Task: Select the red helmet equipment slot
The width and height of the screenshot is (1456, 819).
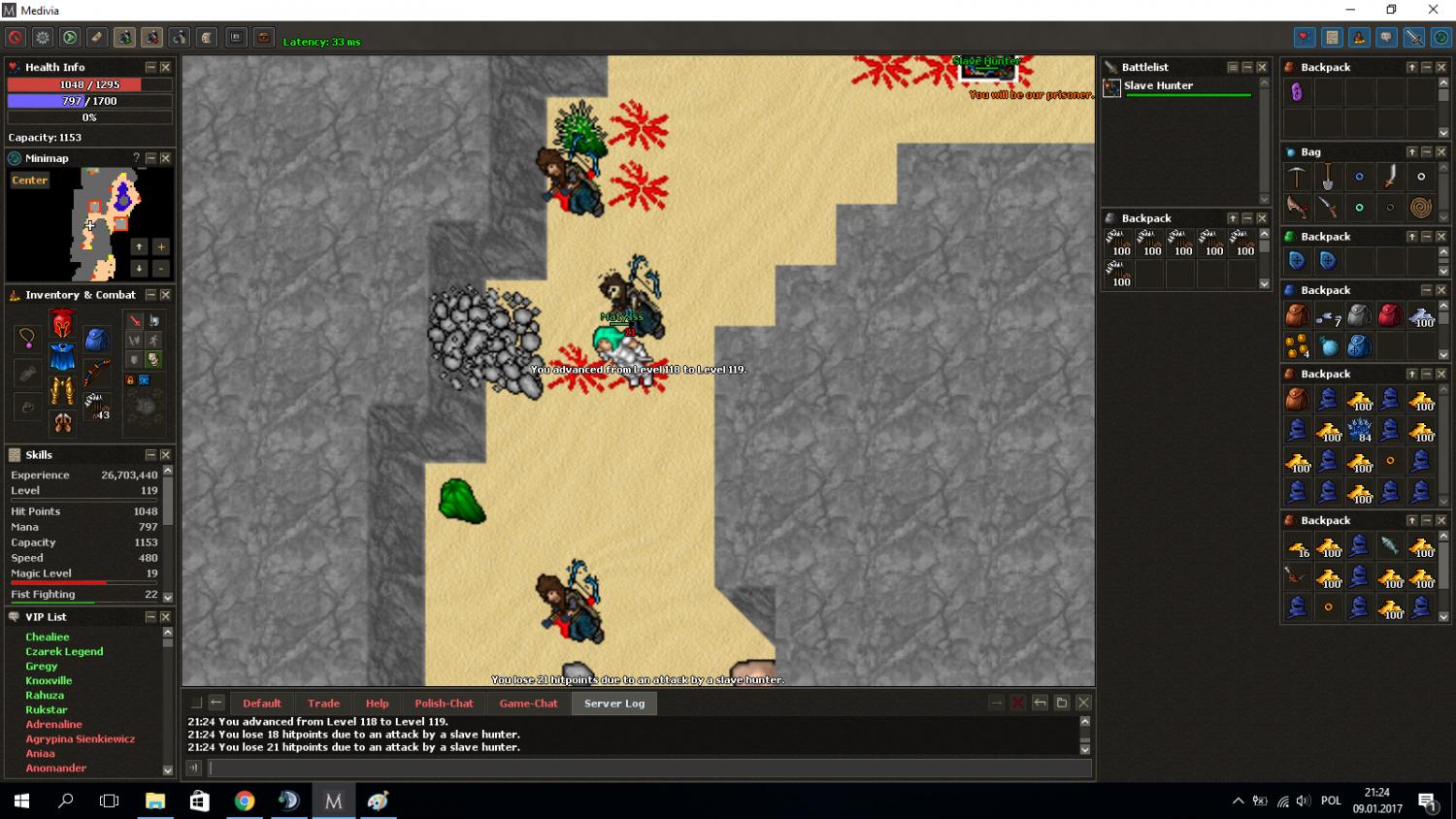Action: [x=62, y=323]
